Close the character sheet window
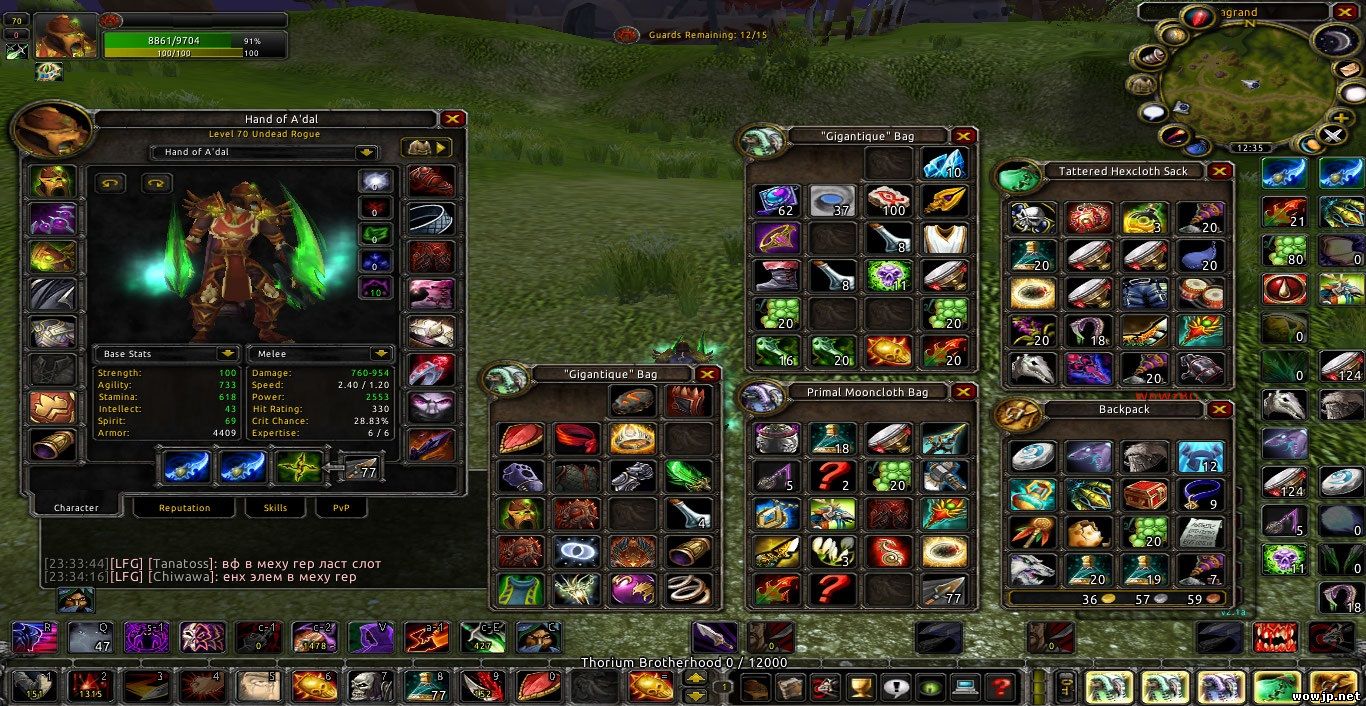This screenshot has width=1366, height=706. coord(453,119)
